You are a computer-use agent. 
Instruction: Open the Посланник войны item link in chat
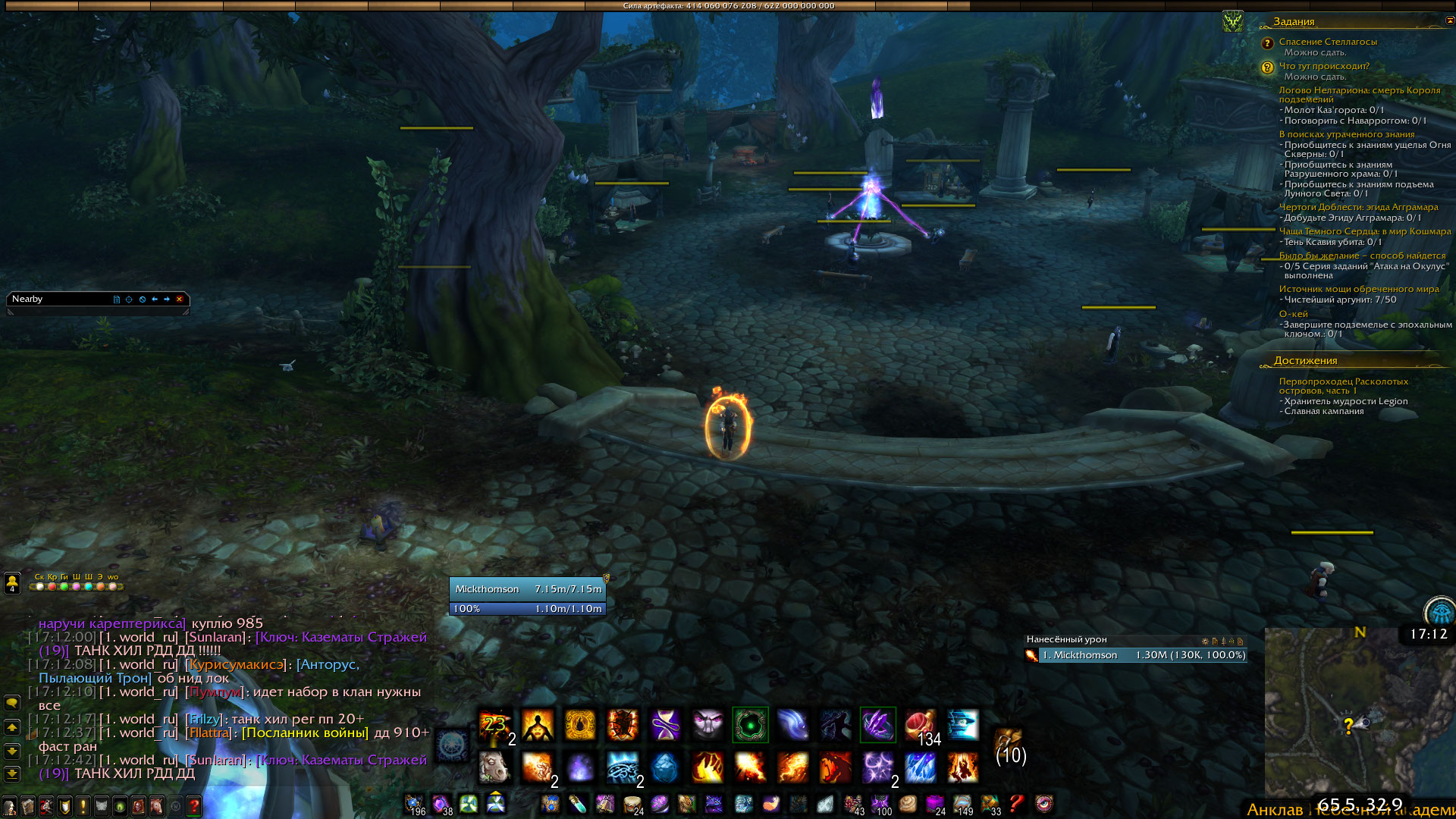click(x=305, y=733)
